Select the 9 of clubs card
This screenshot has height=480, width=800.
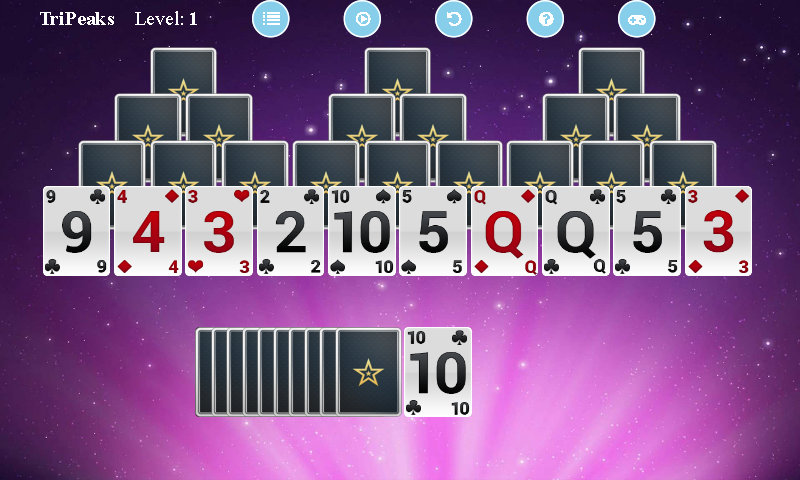click(77, 232)
